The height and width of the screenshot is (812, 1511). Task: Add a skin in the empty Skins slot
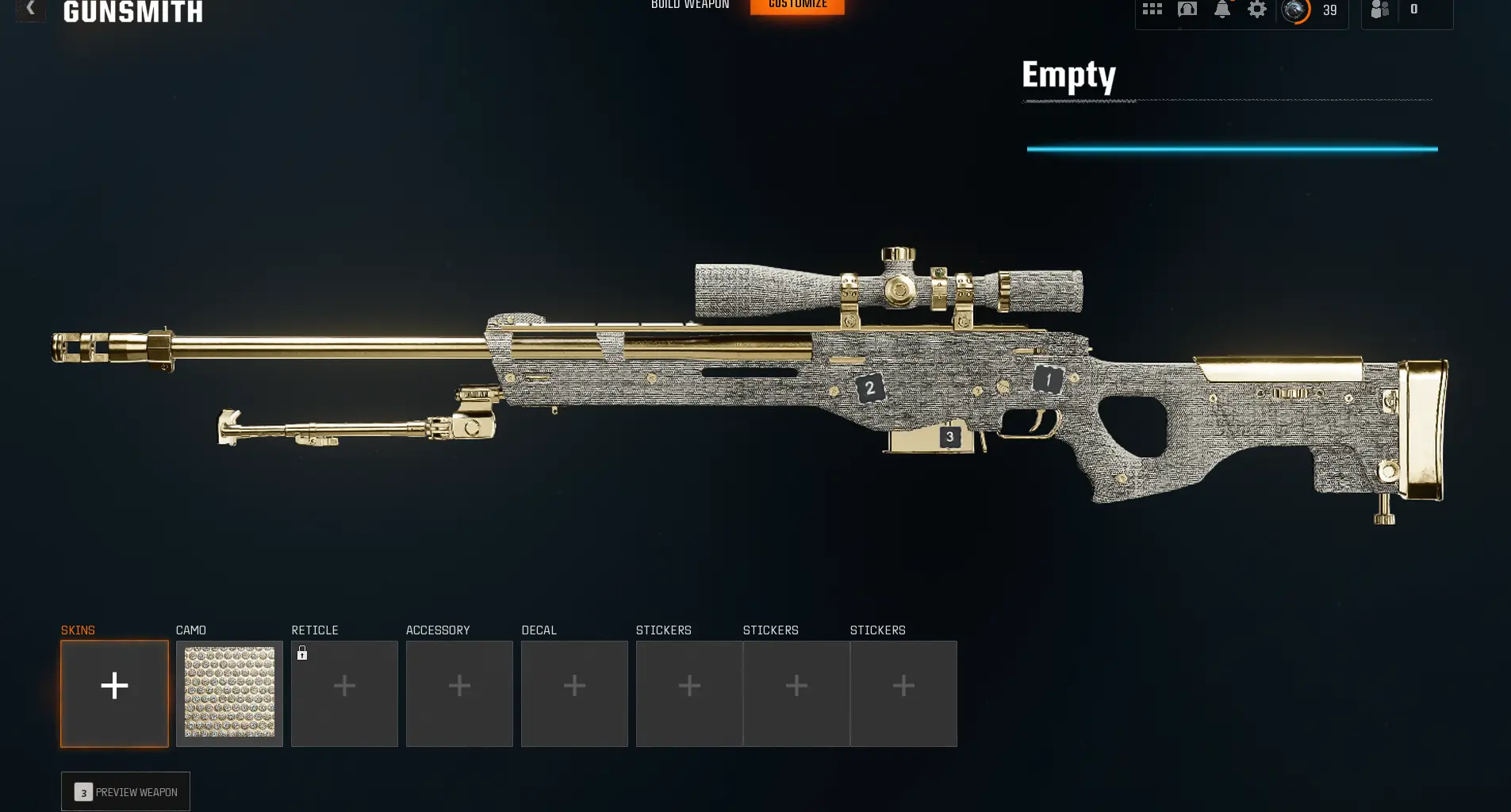point(114,694)
